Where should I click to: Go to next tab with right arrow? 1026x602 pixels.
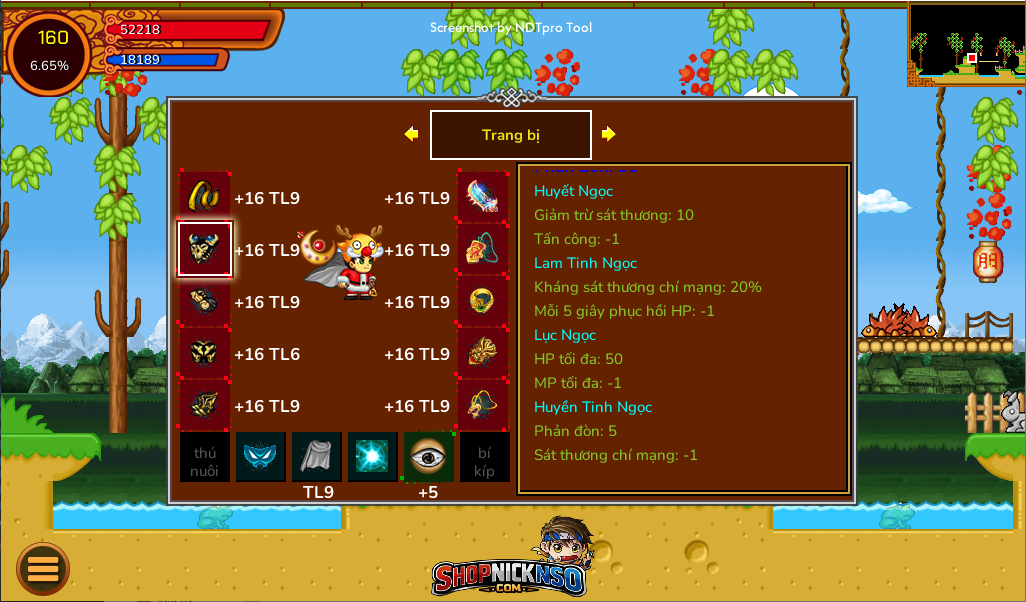tap(608, 134)
